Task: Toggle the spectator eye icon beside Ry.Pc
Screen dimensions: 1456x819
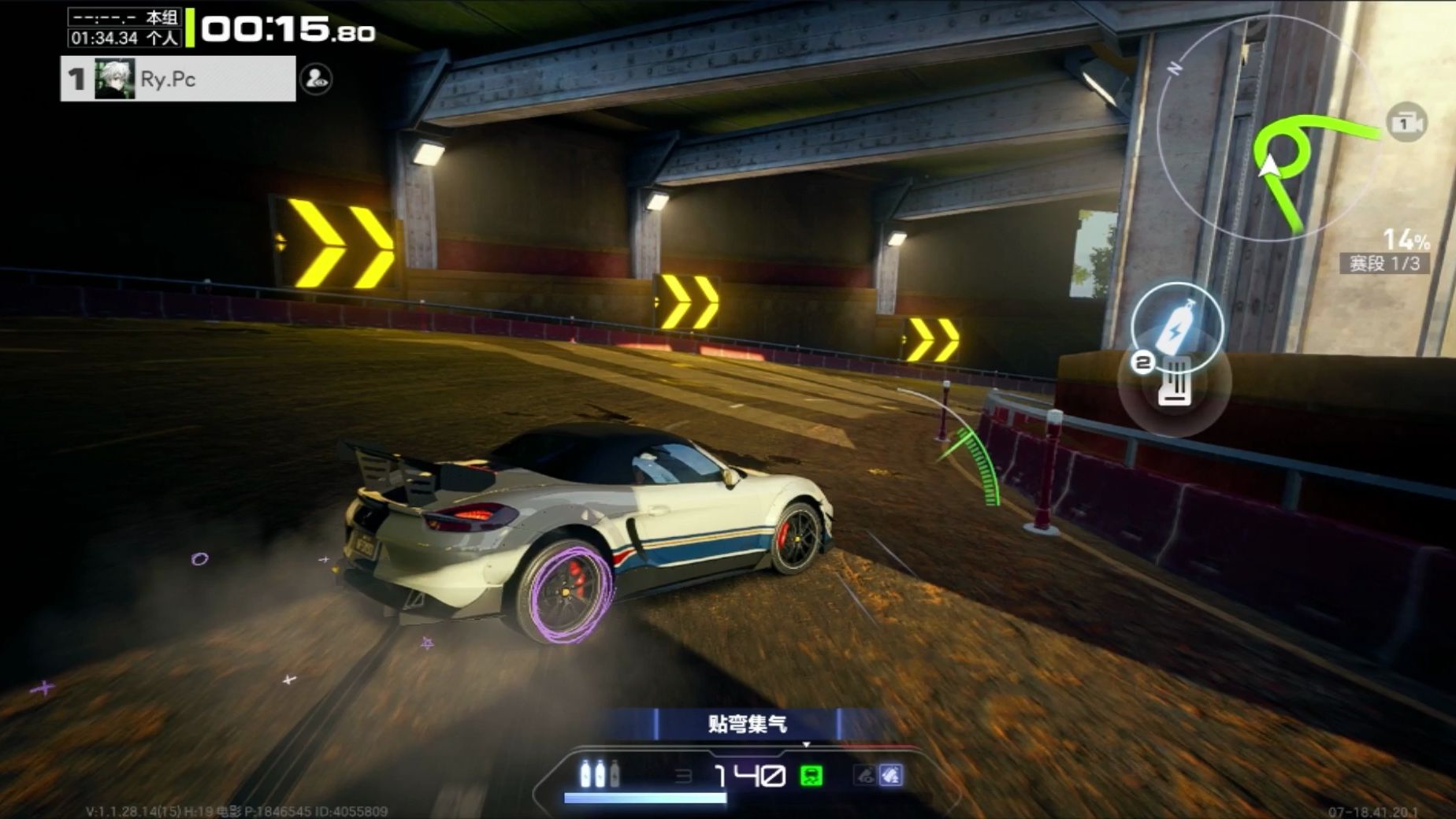Action: click(x=316, y=79)
